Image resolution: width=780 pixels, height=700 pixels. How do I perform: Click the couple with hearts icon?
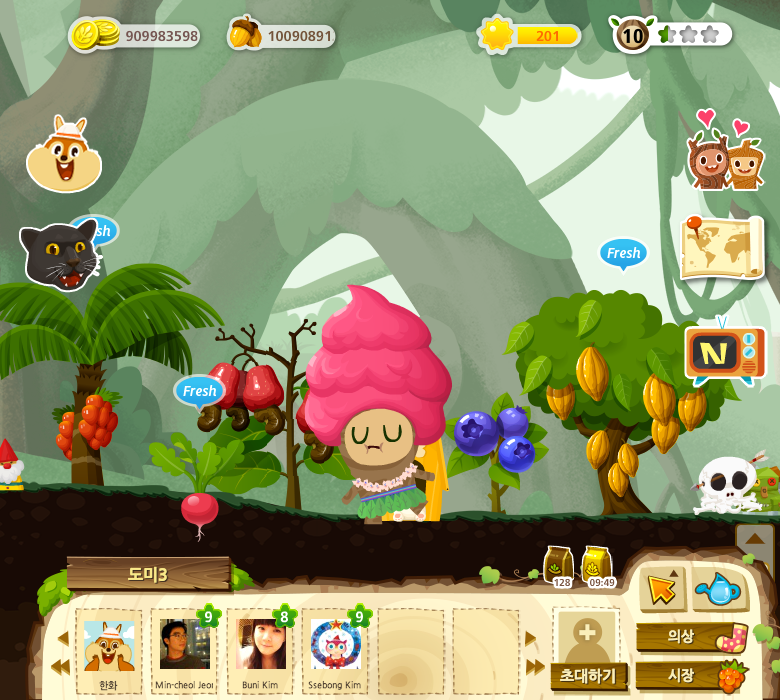click(724, 158)
